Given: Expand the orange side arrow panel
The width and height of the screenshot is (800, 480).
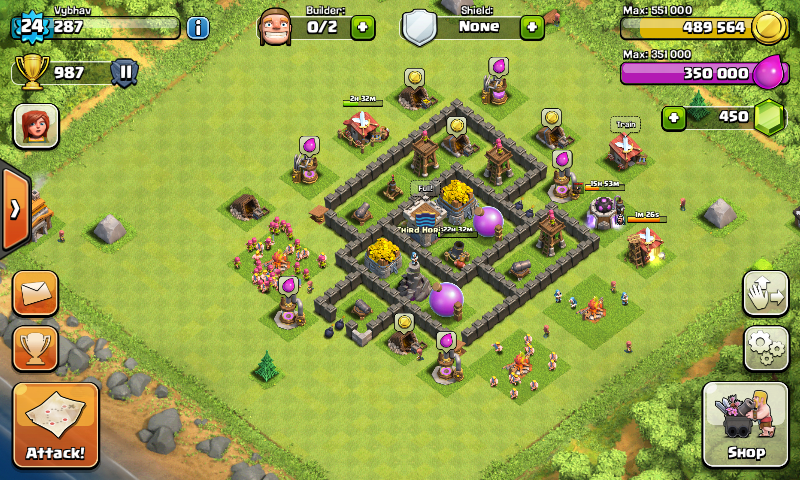Looking at the screenshot, I should pos(15,209).
